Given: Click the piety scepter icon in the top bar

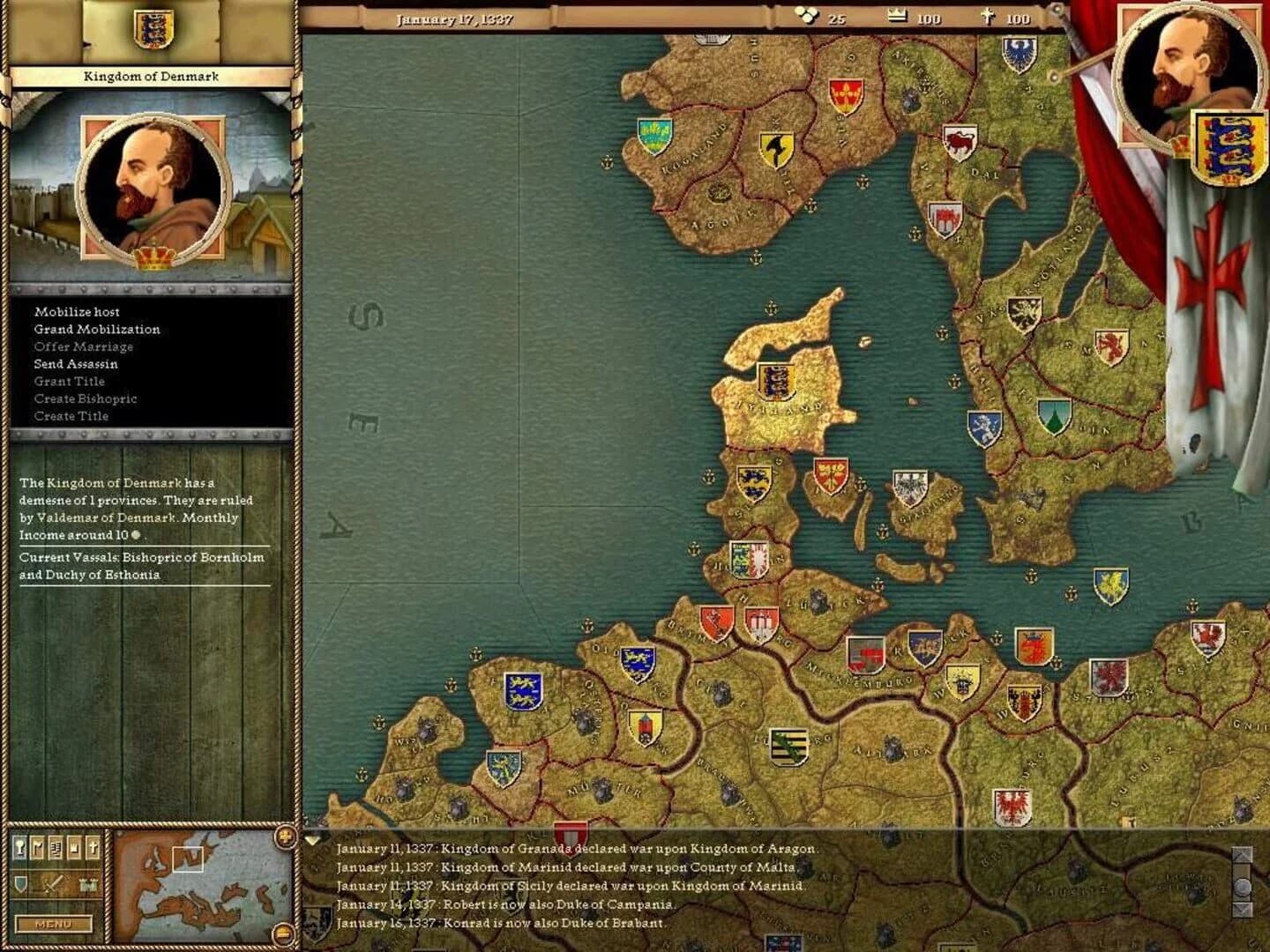Looking at the screenshot, I should click(990, 15).
